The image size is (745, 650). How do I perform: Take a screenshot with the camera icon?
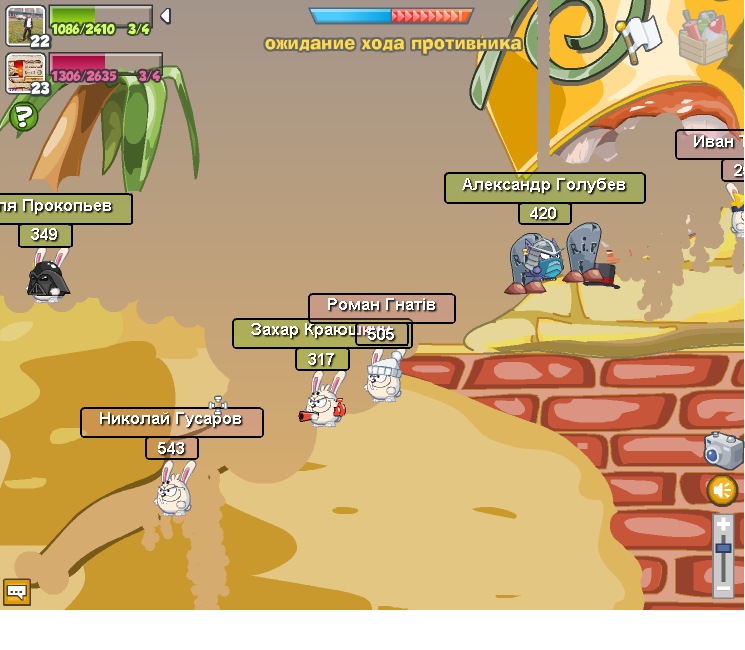tap(722, 450)
